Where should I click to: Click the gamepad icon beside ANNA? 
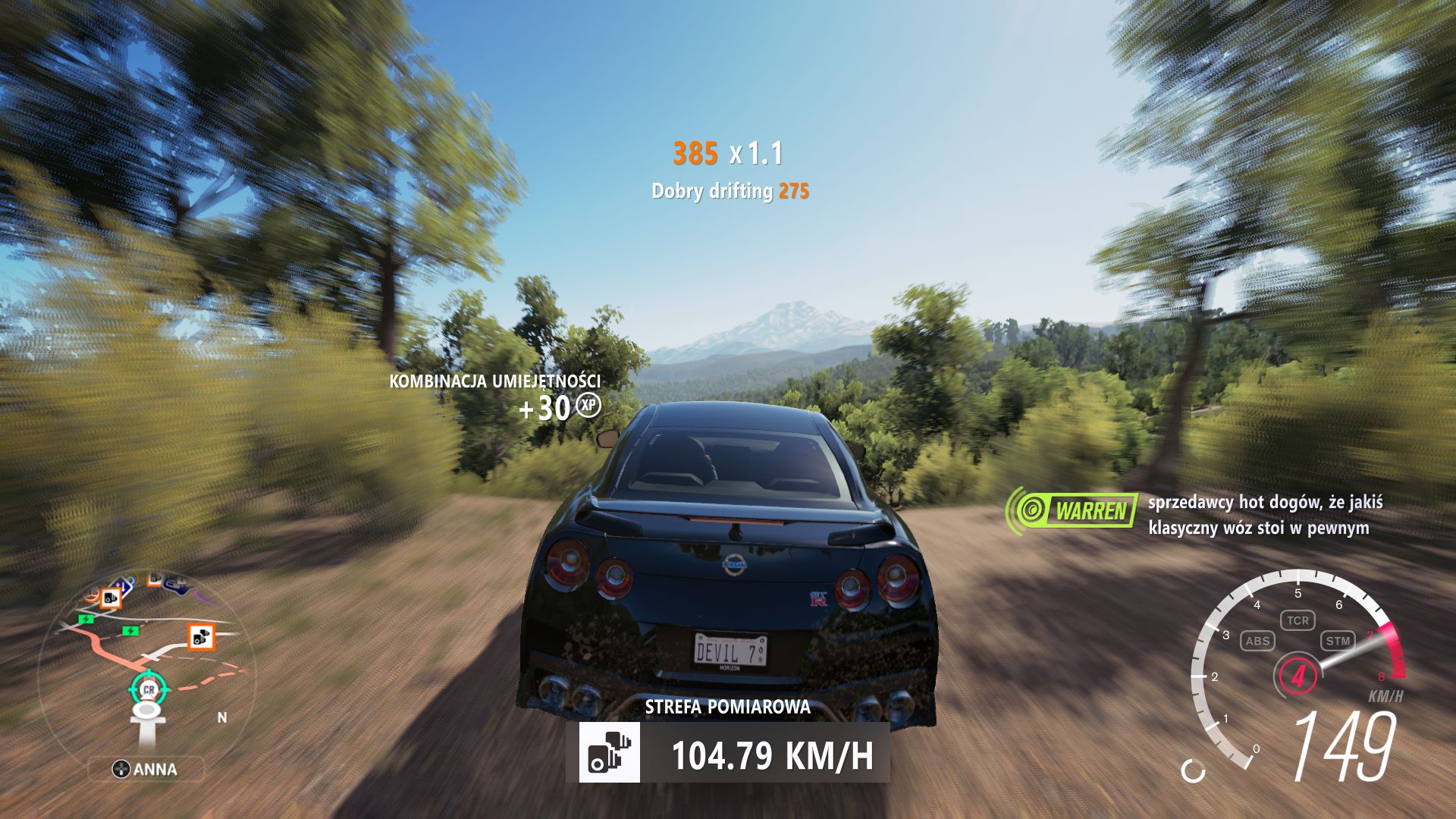coord(121,769)
